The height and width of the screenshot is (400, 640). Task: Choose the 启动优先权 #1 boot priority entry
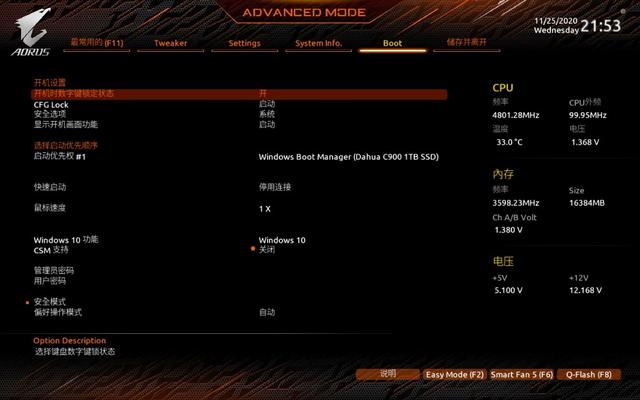61,156
